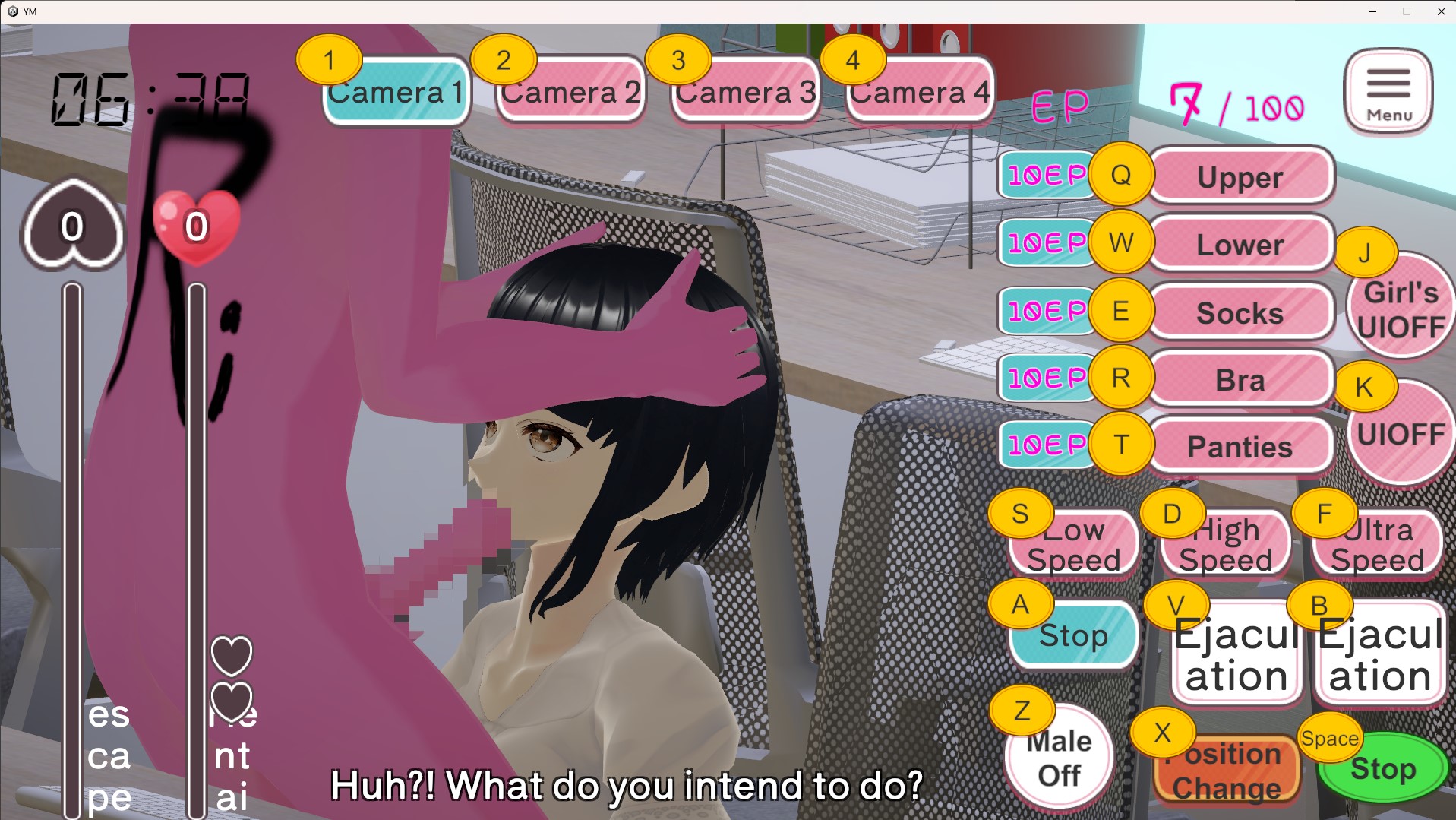Switch to Camera 4 view
1456x820 pixels.
coord(921,92)
